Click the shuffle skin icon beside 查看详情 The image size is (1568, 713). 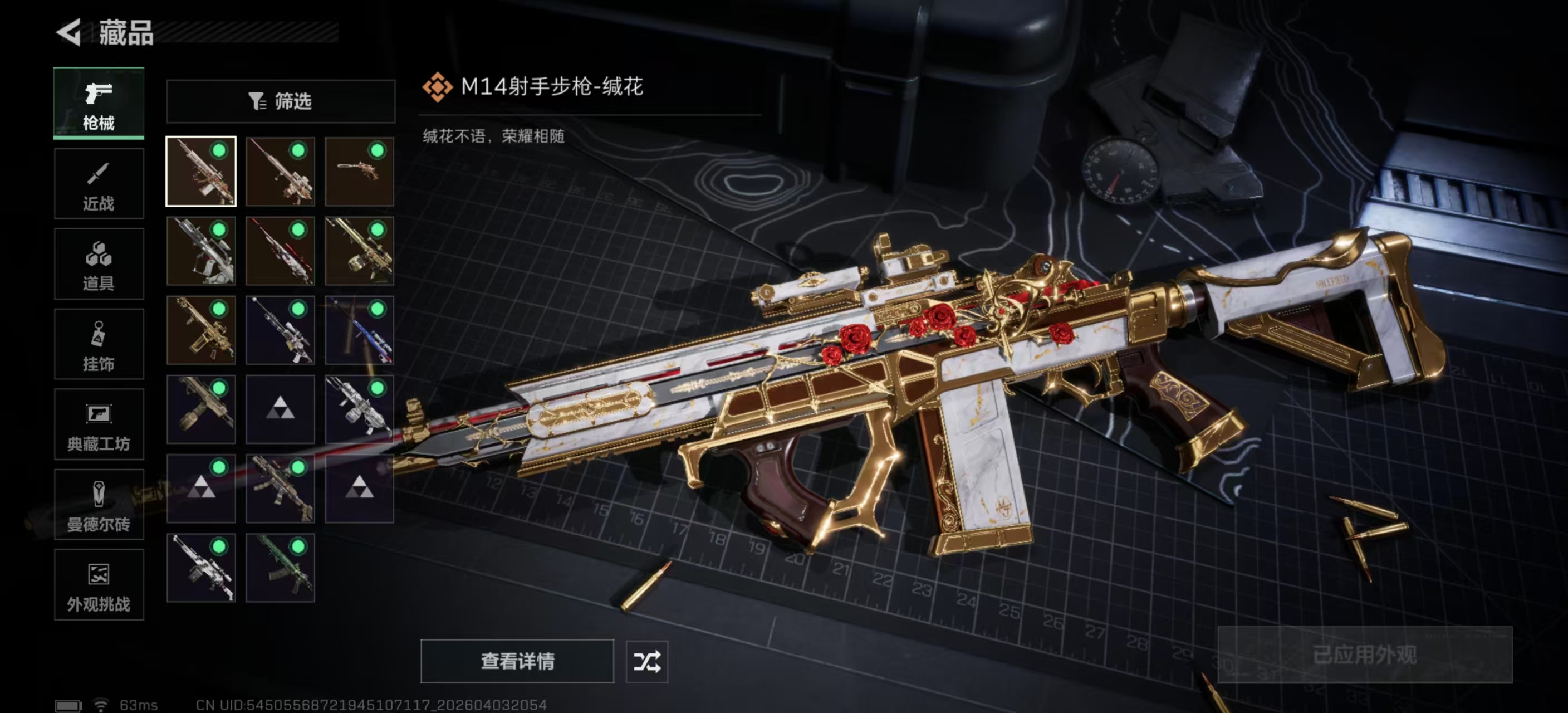[647, 661]
